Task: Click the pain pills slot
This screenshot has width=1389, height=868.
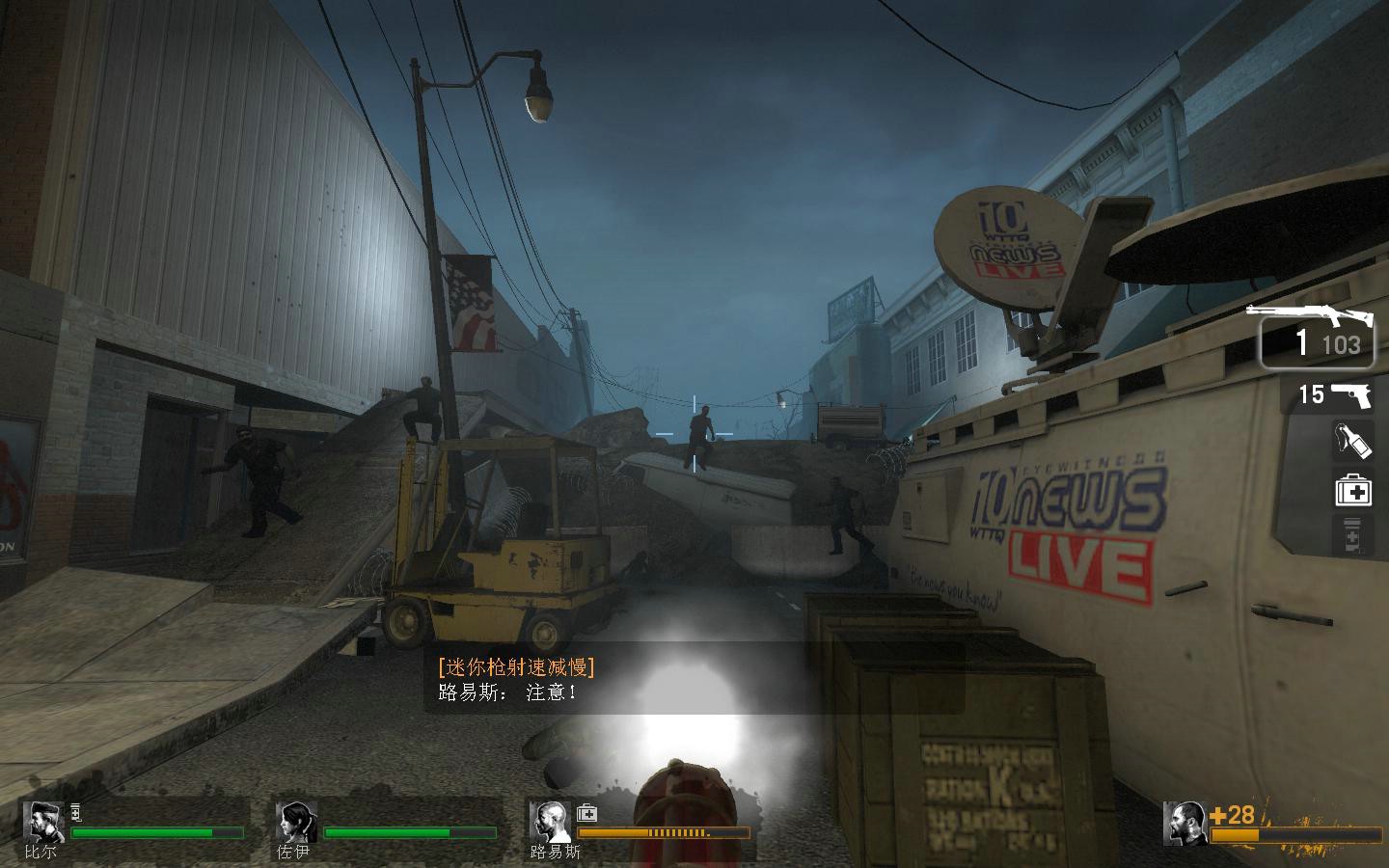Action: (1352, 536)
